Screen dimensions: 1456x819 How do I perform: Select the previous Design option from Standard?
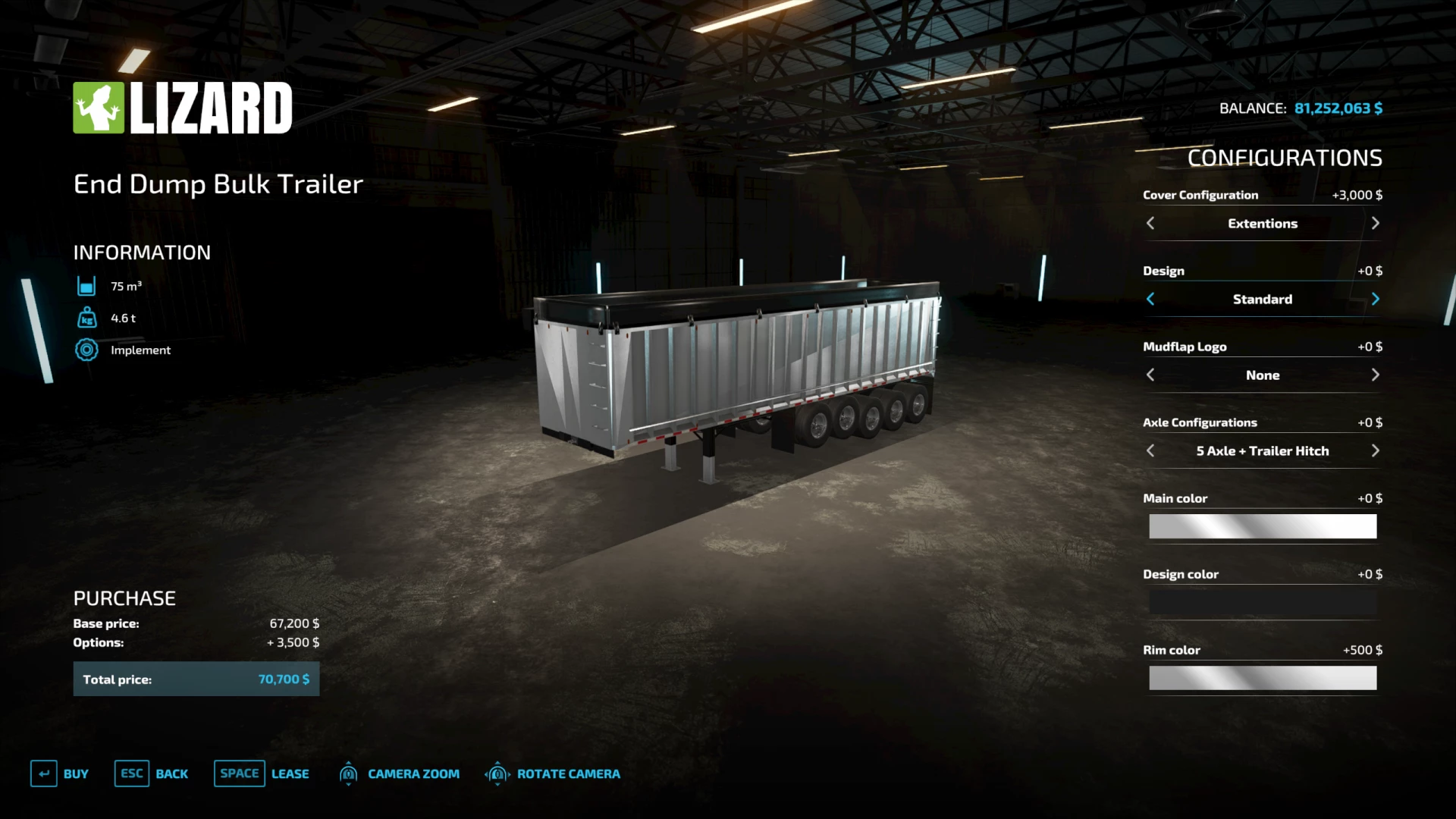click(x=1150, y=299)
